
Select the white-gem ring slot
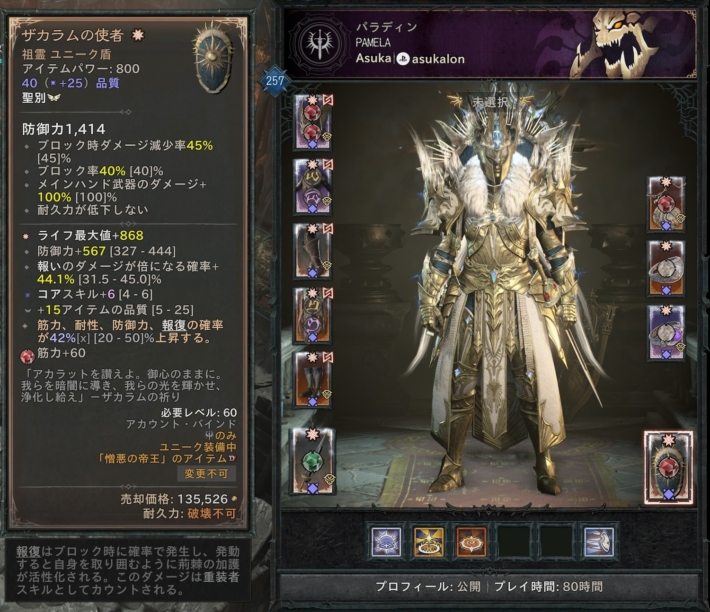click(x=665, y=268)
